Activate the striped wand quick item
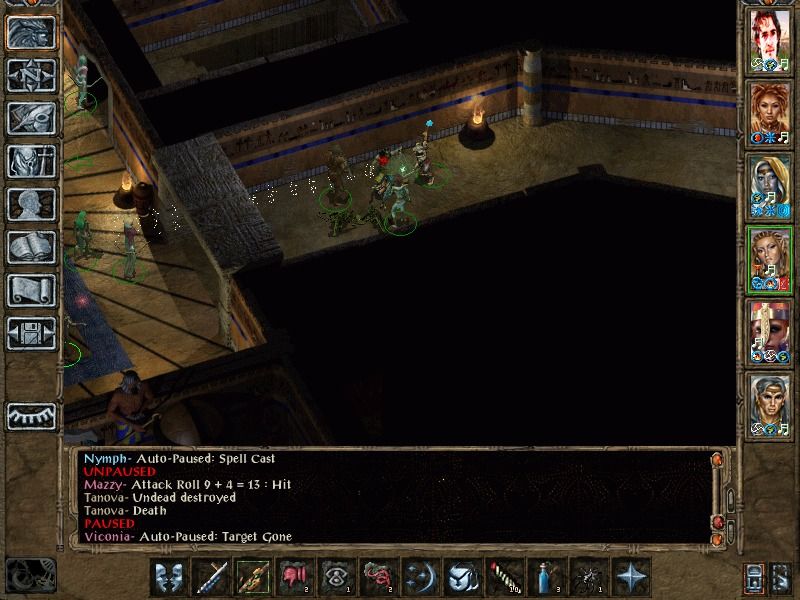 pos(504,578)
